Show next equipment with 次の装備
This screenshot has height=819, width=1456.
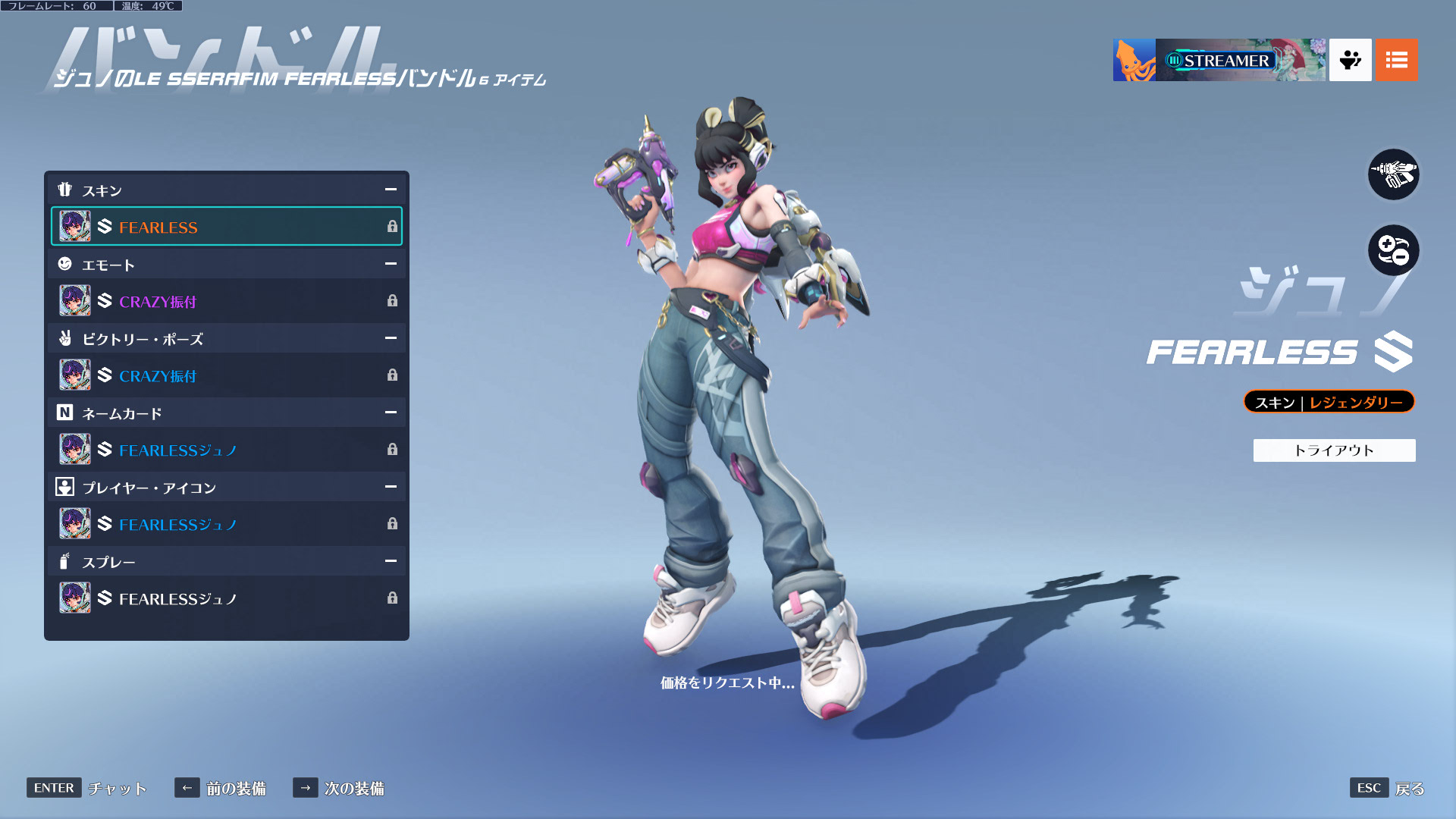(339, 788)
